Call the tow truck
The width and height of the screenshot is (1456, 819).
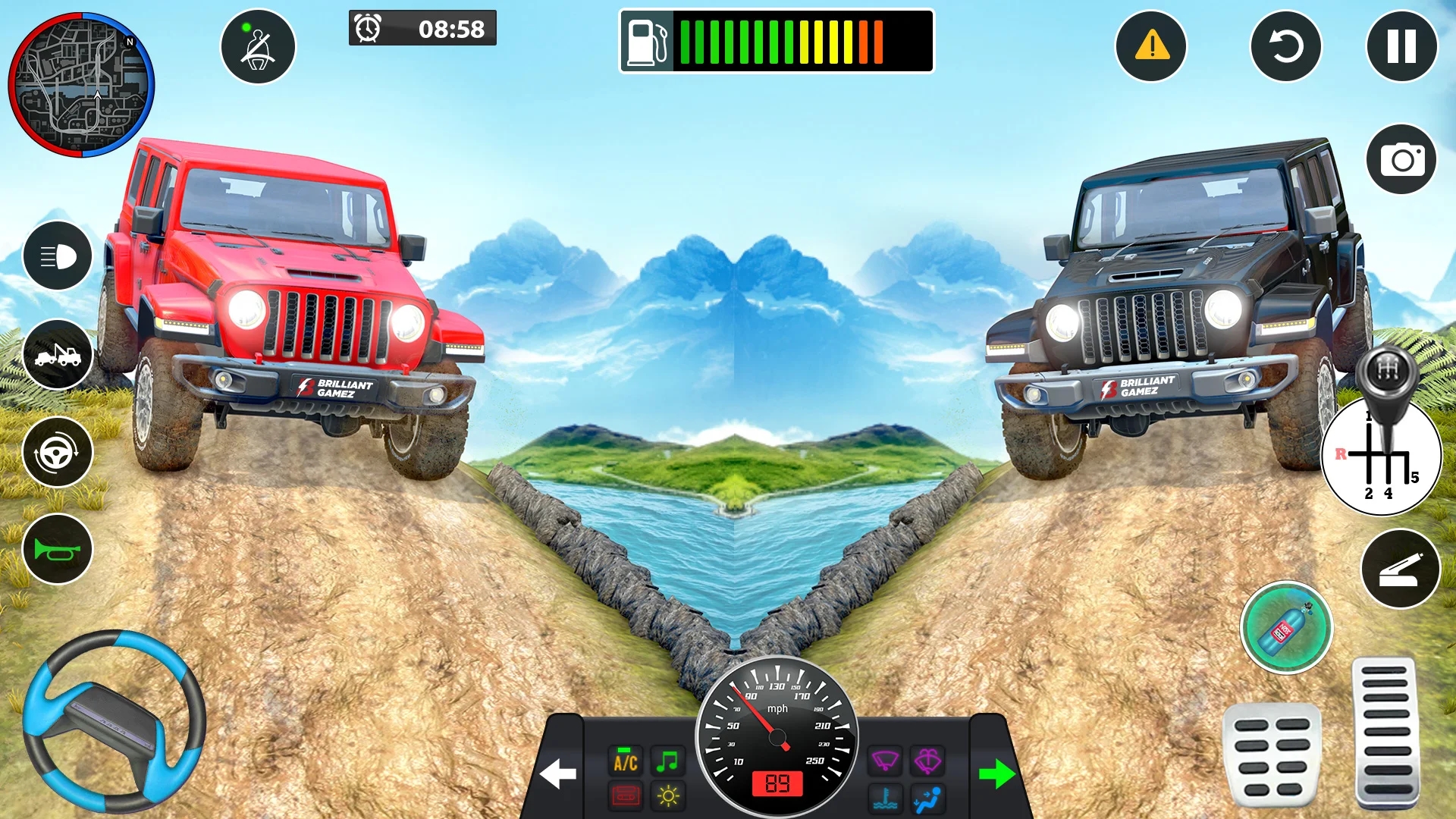(x=58, y=354)
